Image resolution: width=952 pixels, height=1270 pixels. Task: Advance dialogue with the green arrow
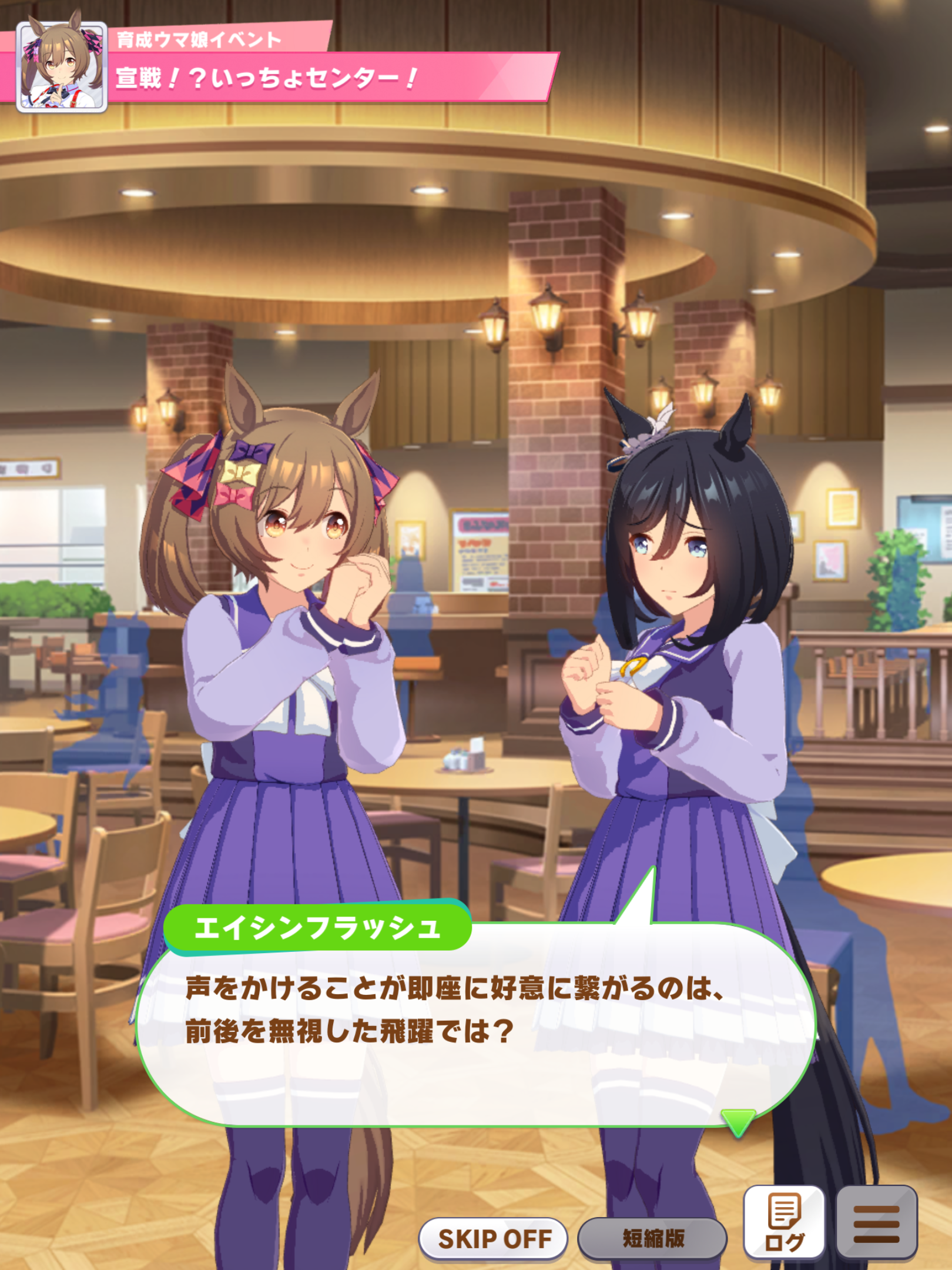pyautogui.click(x=738, y=1122)
